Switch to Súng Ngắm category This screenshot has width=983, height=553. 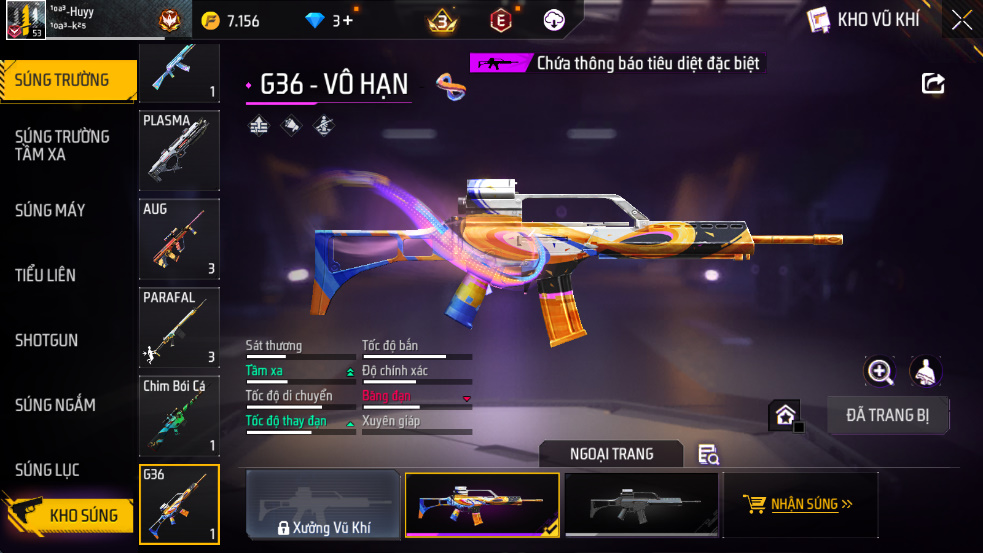click(55, 405)
